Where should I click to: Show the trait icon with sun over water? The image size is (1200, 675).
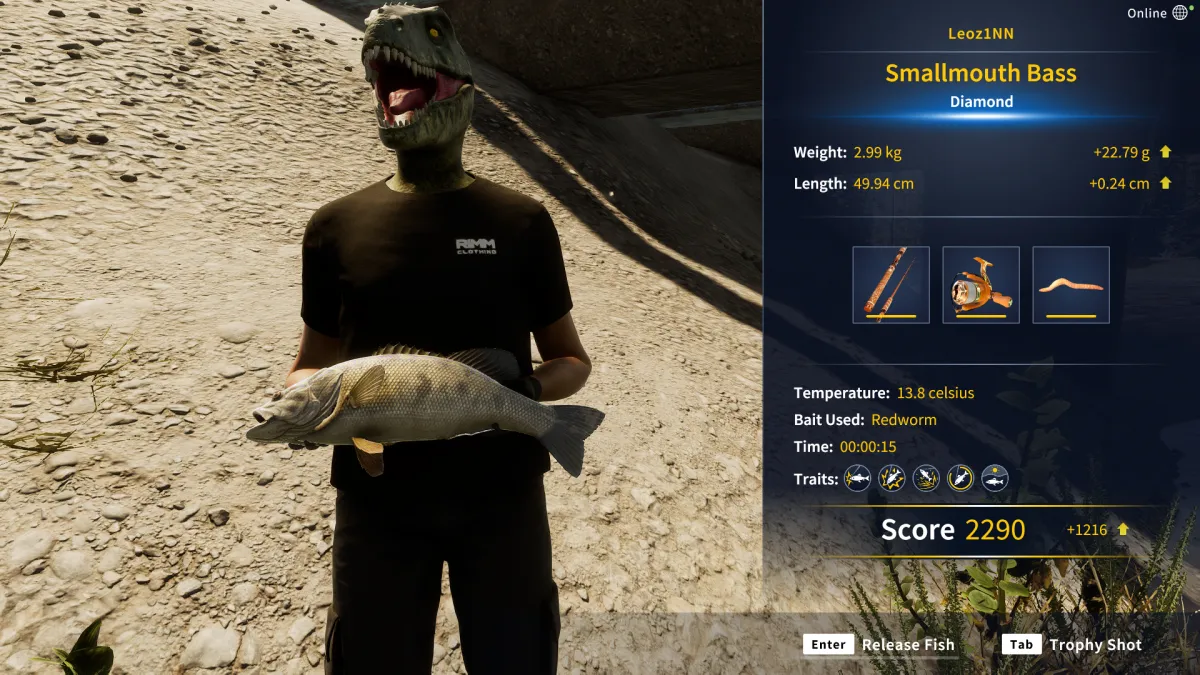coord(995,479)
